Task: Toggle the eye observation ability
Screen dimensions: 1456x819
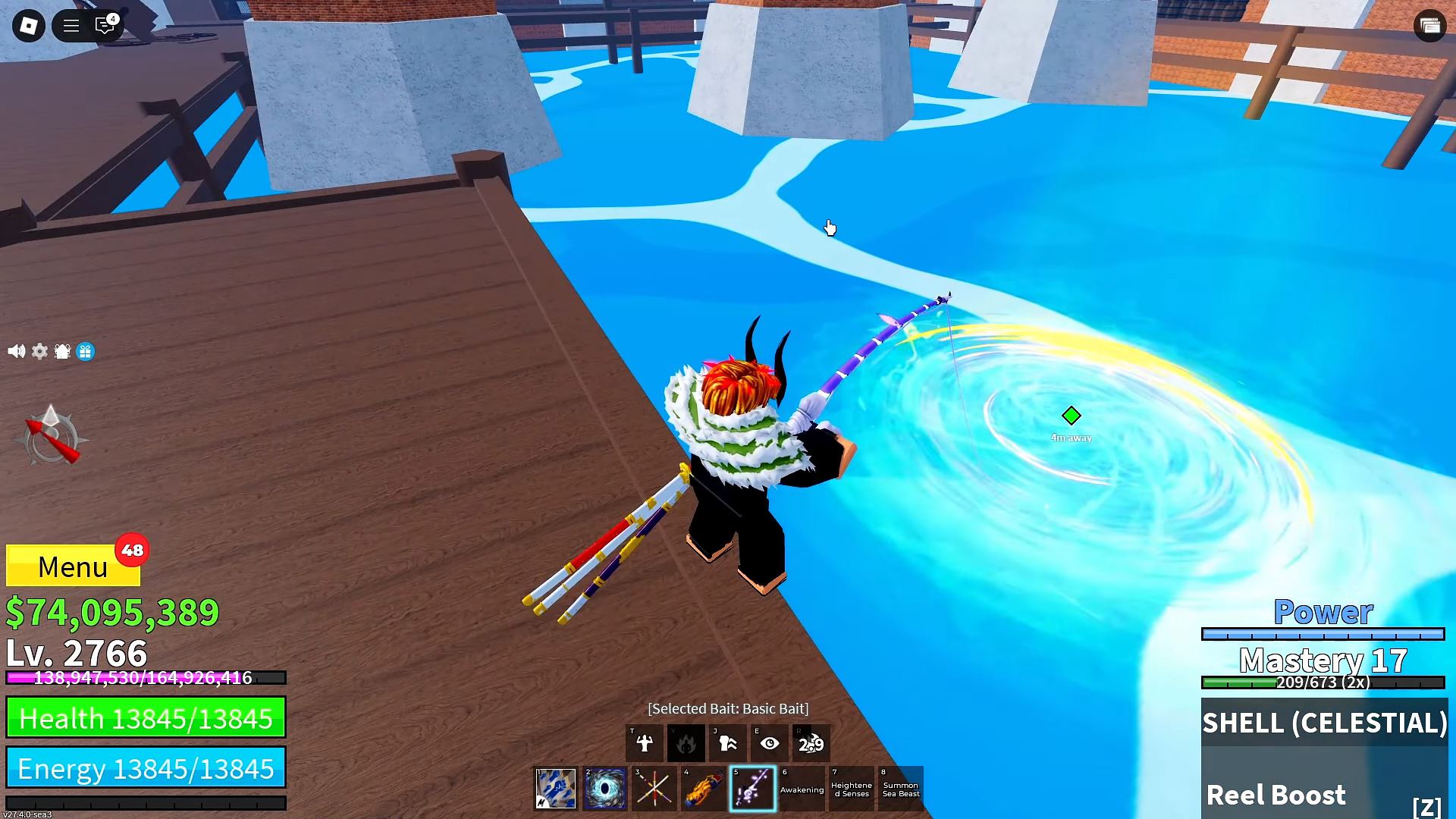Action: tap(770, 743)
